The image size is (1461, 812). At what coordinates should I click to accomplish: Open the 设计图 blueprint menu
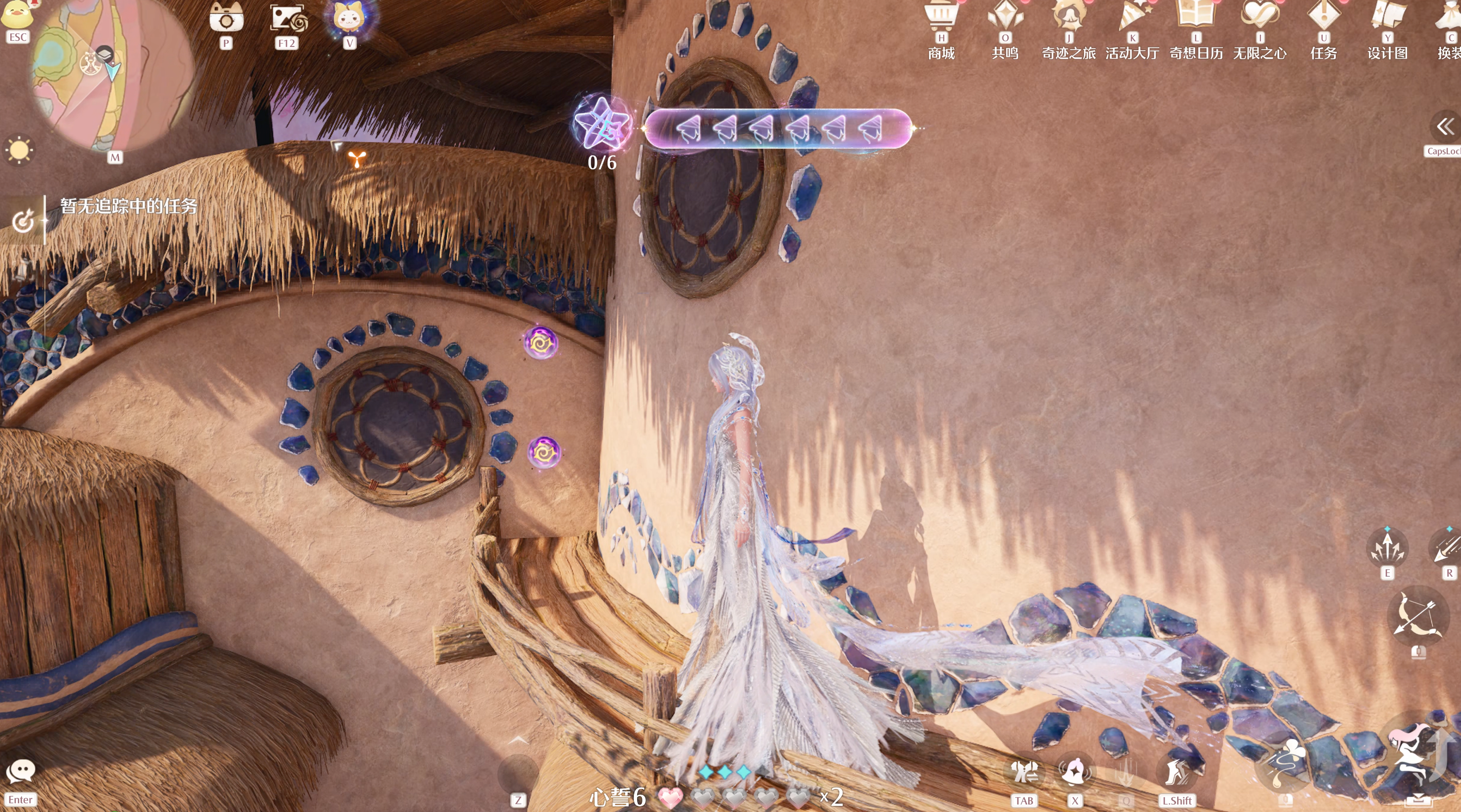click(x=1387, y=16)
